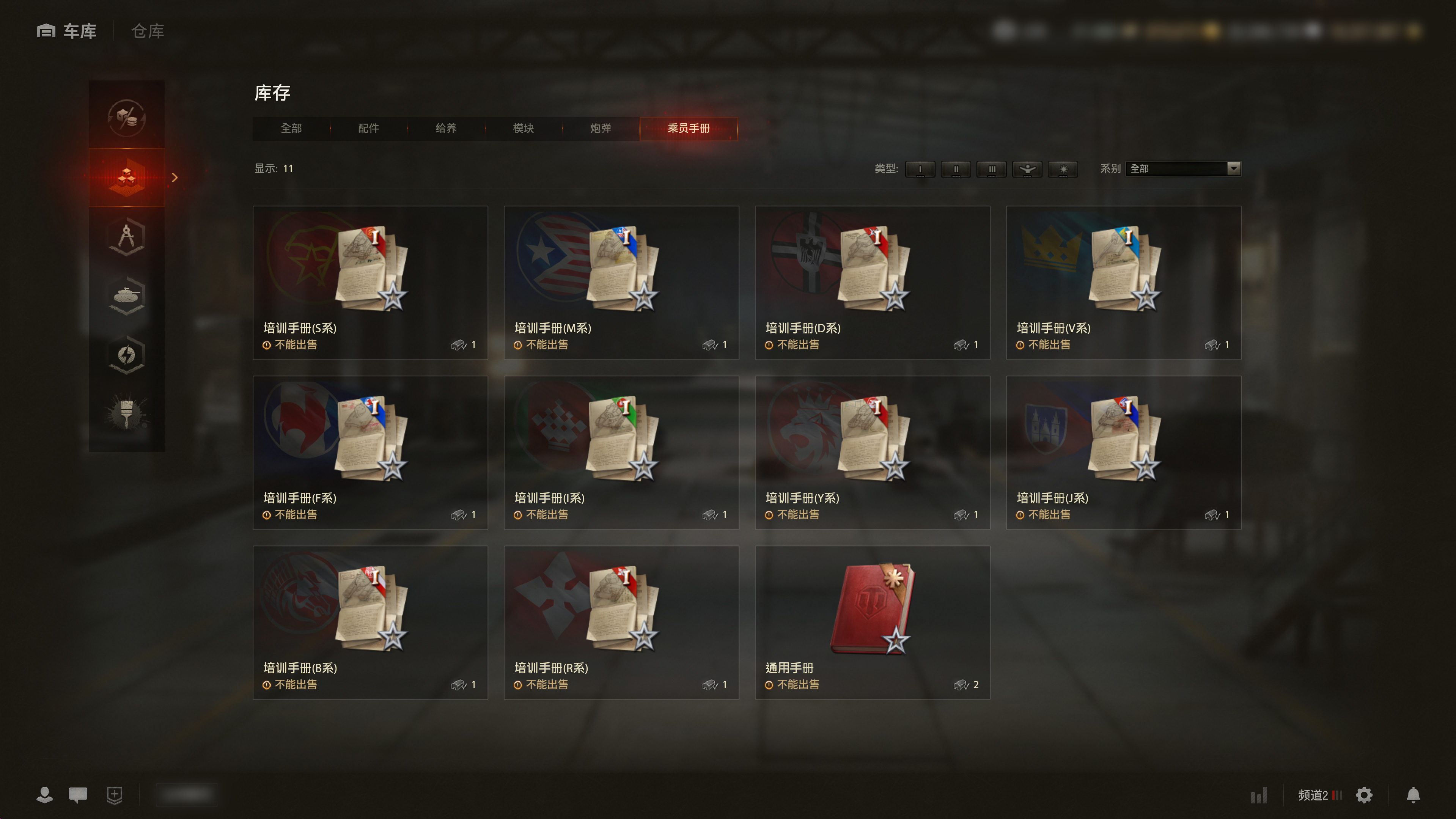
Task: View the 炮弹 tab
Action: [600, 128]
